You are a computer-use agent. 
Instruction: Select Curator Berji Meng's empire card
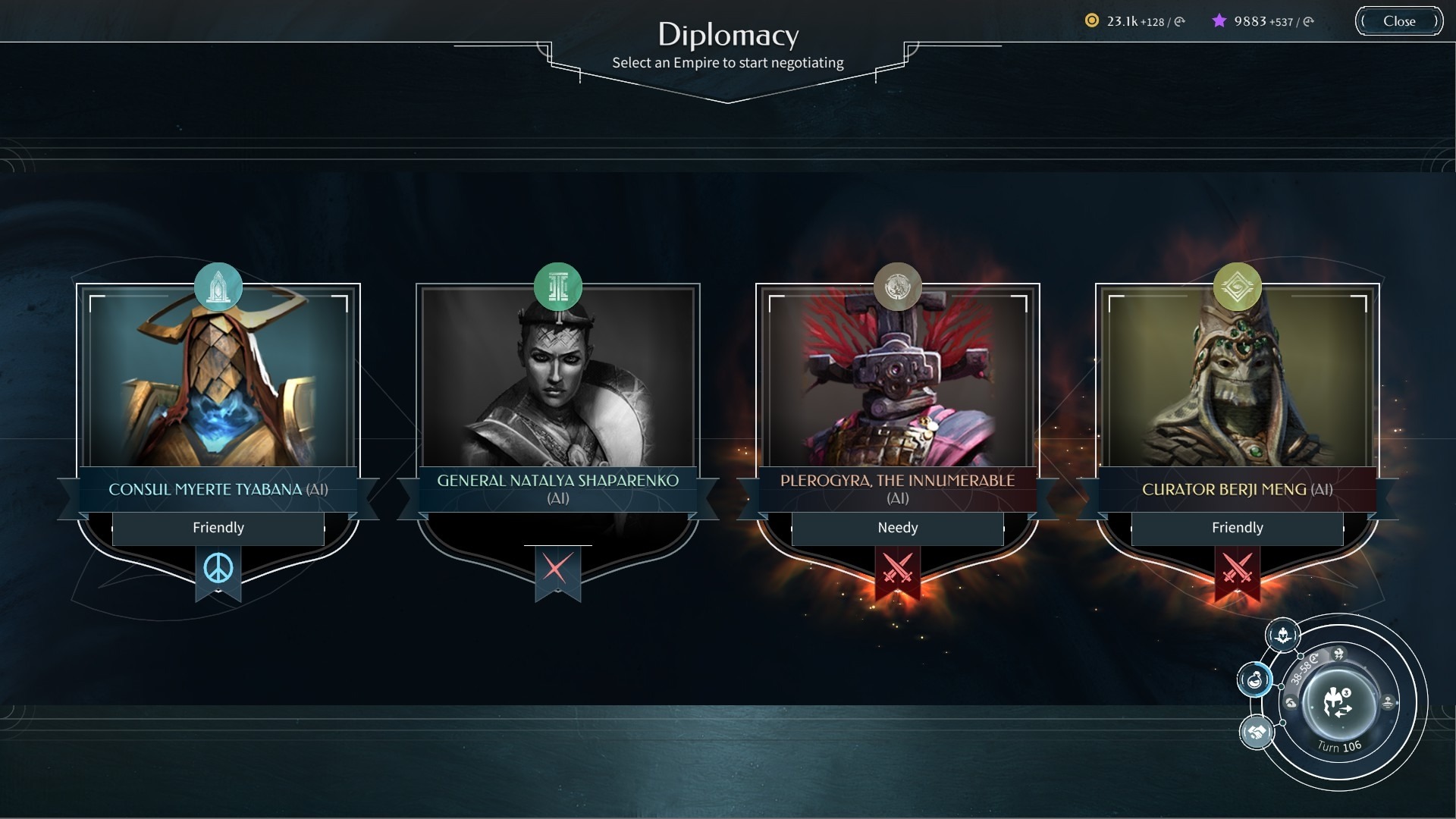(x=1237, y=379)
